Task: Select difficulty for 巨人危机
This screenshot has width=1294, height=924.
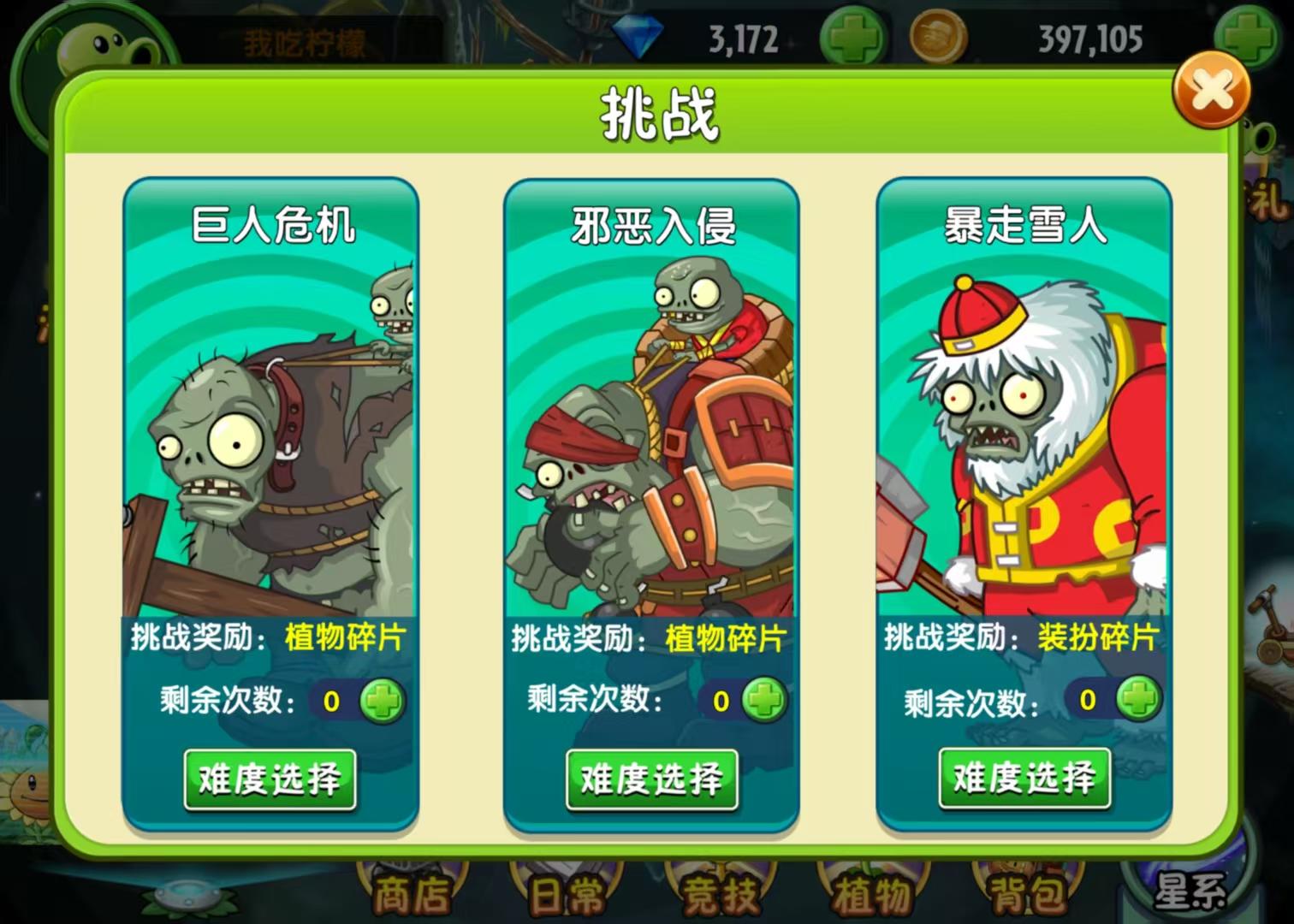Action: click(270, 780)
